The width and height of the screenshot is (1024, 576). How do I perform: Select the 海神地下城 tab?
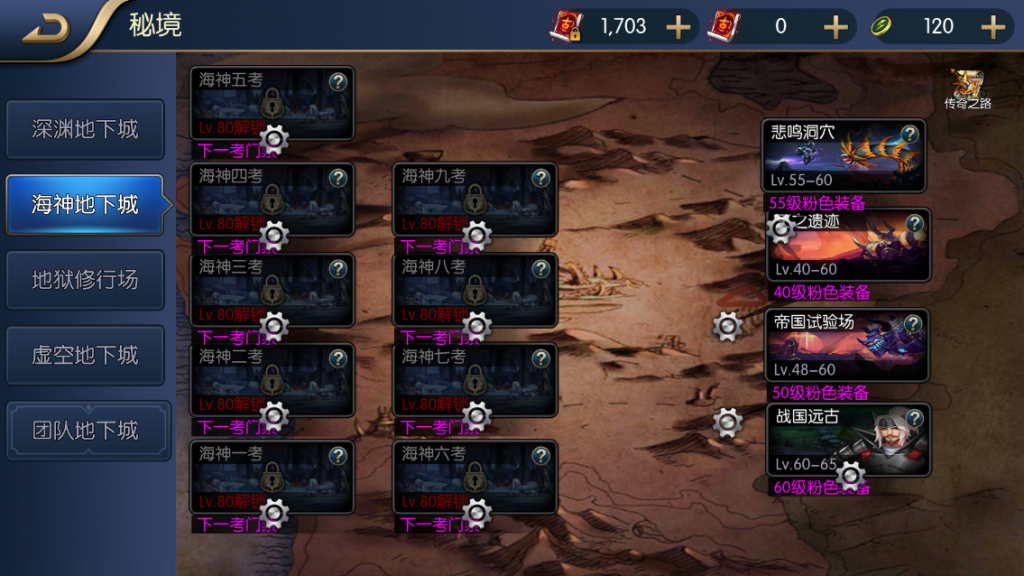(85, 205)
